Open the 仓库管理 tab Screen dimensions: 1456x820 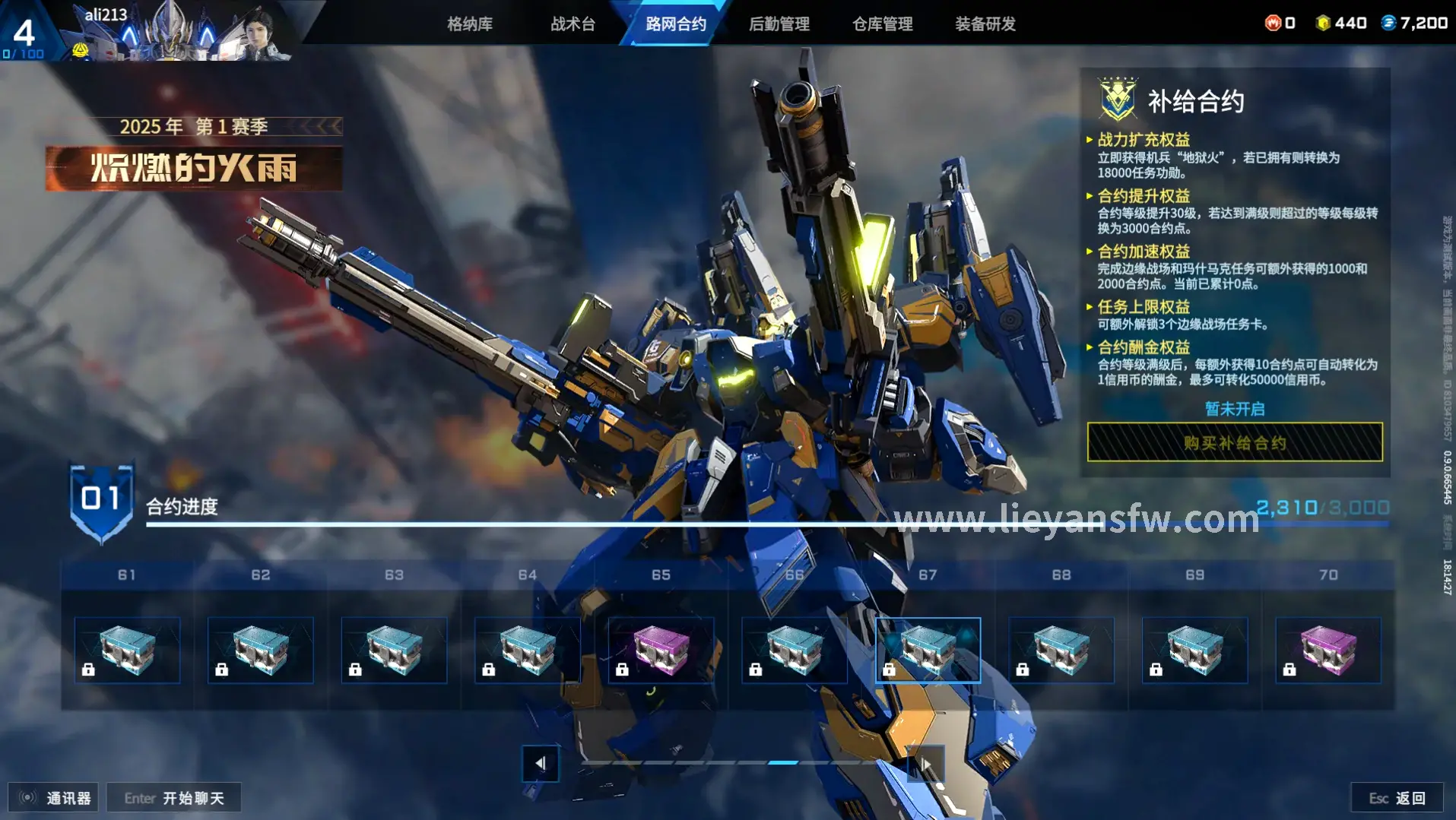click(882, 24)
